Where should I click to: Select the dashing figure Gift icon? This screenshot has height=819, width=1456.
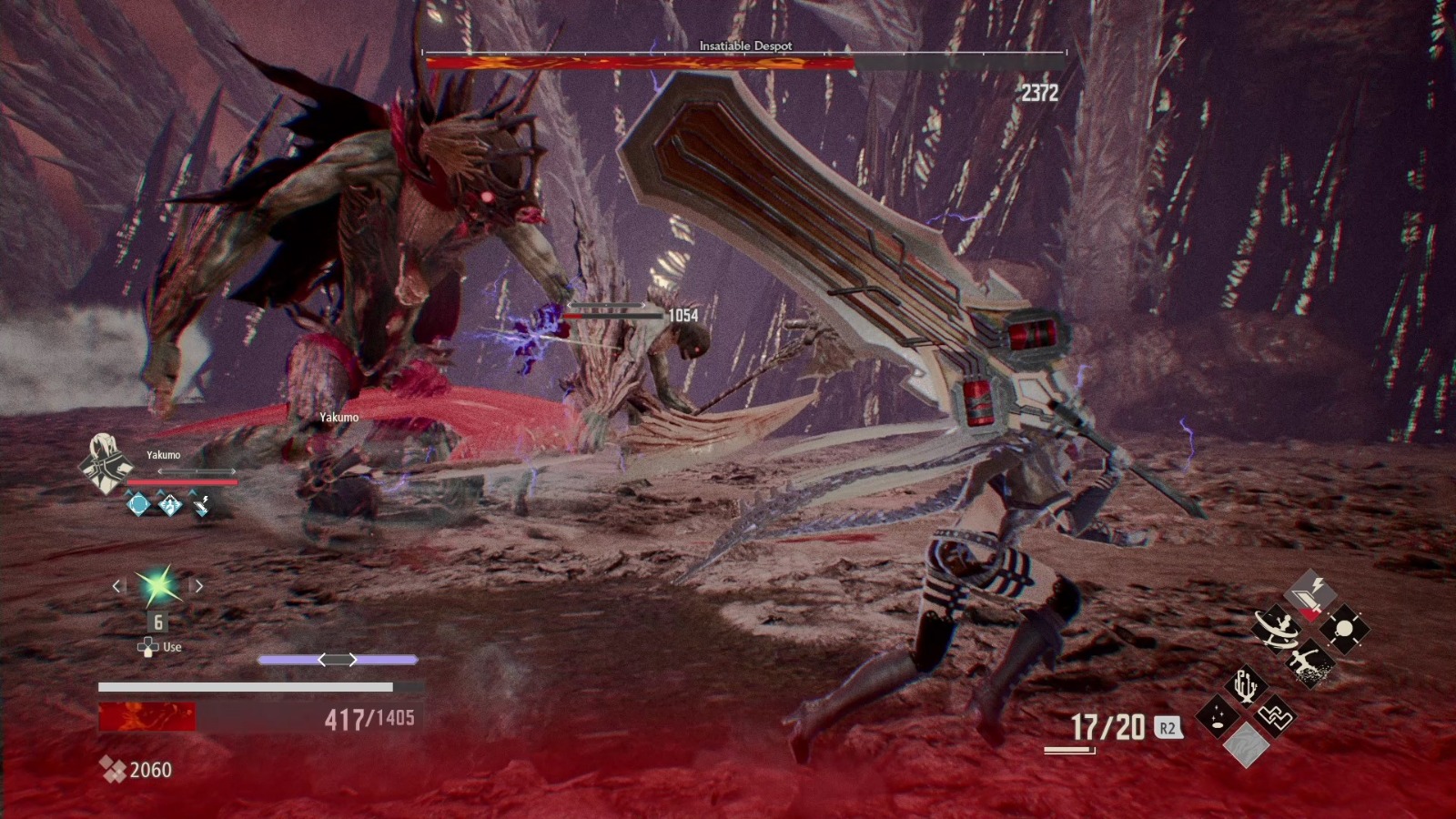(1310, 661)
